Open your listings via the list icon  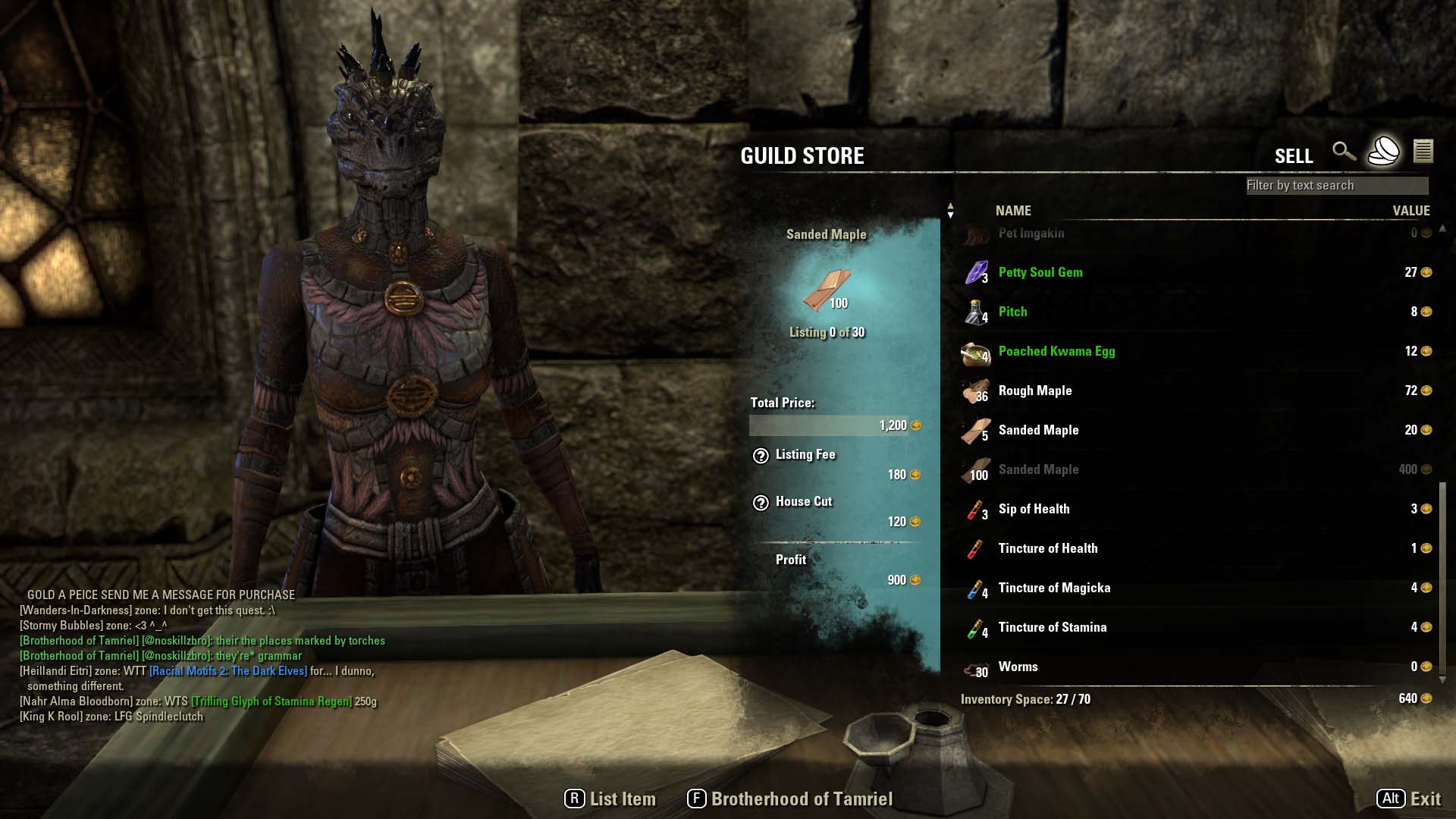(1425, 152)
